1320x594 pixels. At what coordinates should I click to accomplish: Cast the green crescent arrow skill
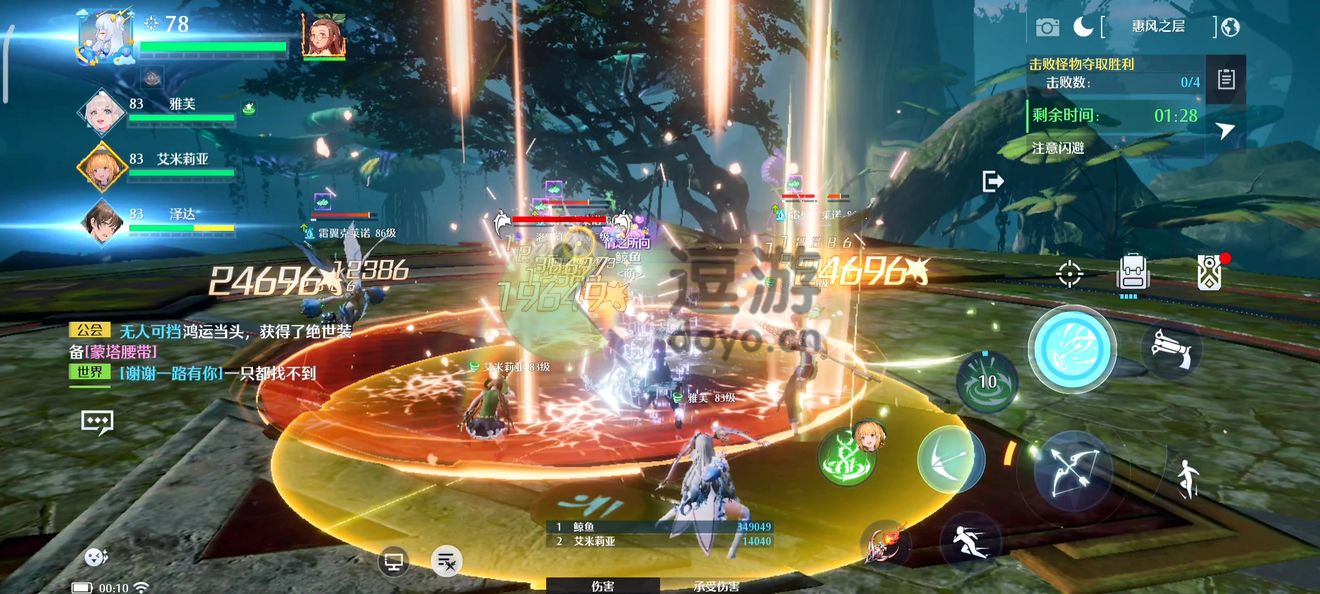[950, 459]
